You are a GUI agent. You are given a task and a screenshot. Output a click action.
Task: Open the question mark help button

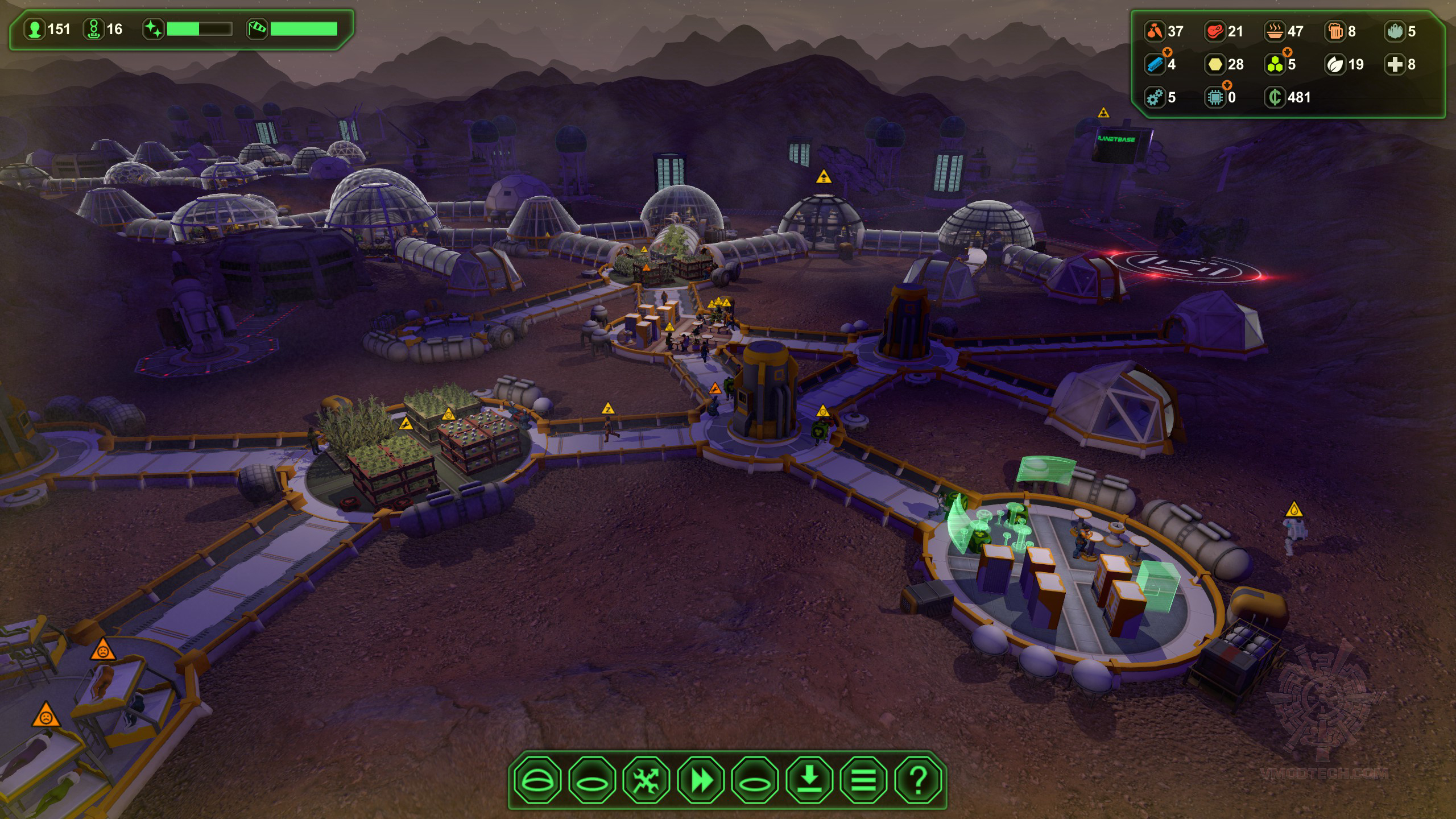point(917,780)
